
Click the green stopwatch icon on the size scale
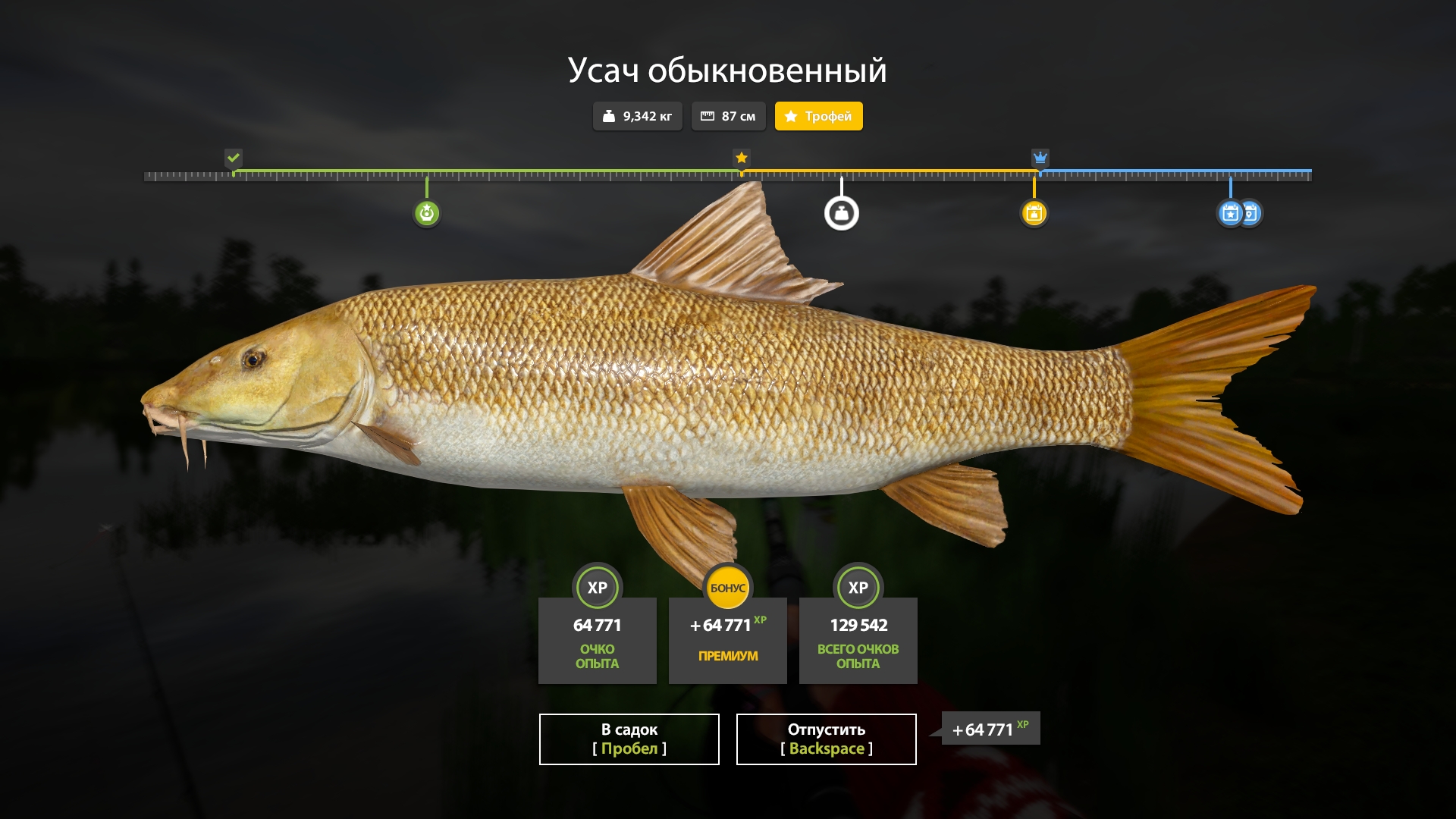pos(427,213)
